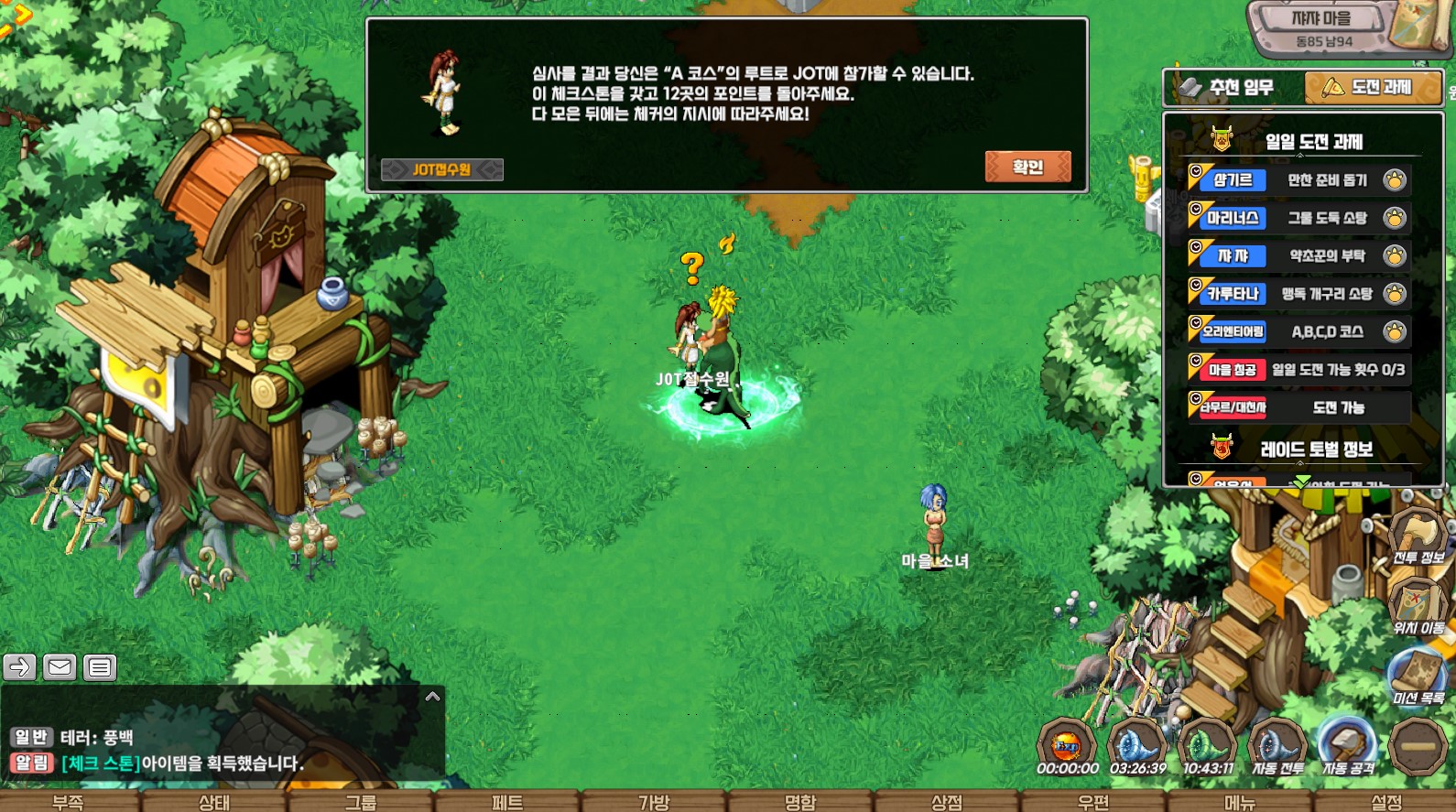Open the 샴기르 daily challenge row
Viewport: 1456px width, 812px height.
click(x=1298, y=180)
